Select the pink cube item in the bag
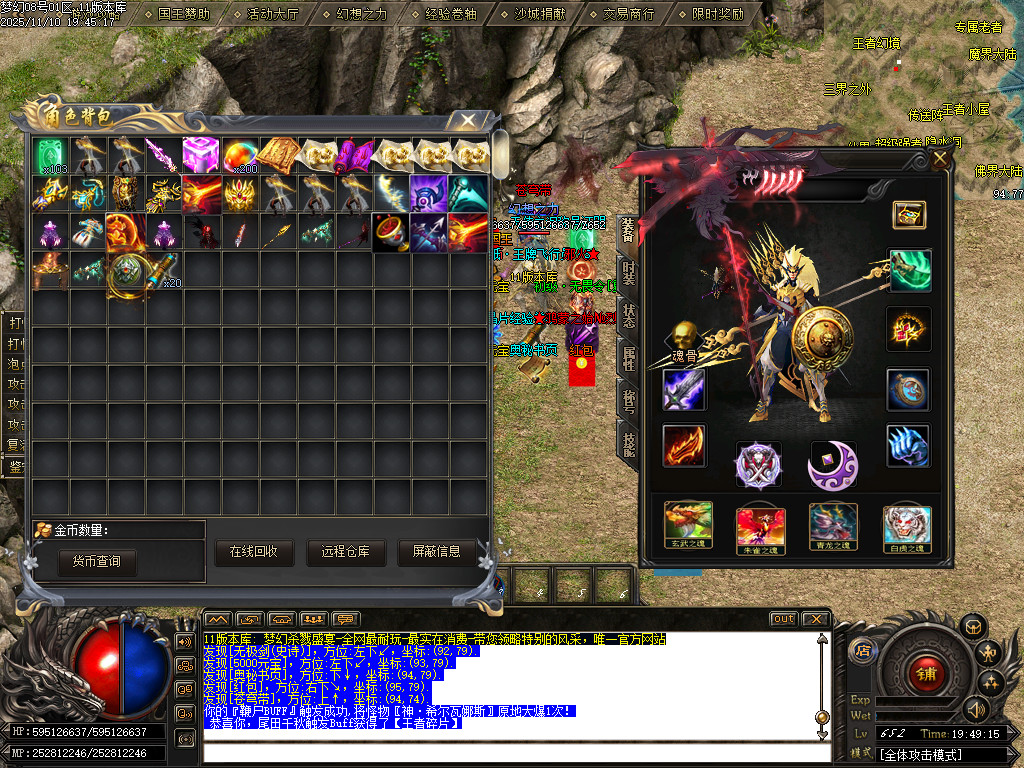 tap(201, 155)
